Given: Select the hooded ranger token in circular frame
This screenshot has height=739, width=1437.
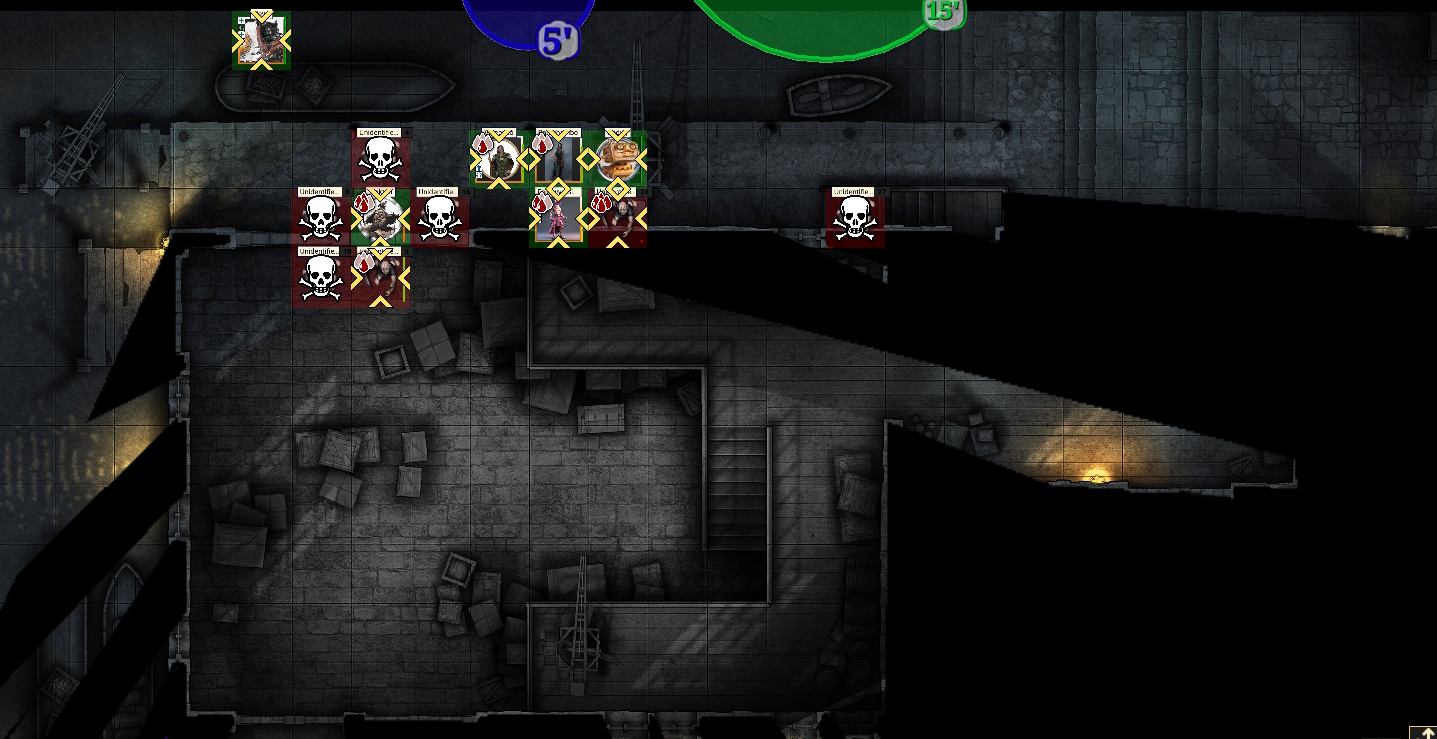Looking at the screenshot, I should pos(498,158).
